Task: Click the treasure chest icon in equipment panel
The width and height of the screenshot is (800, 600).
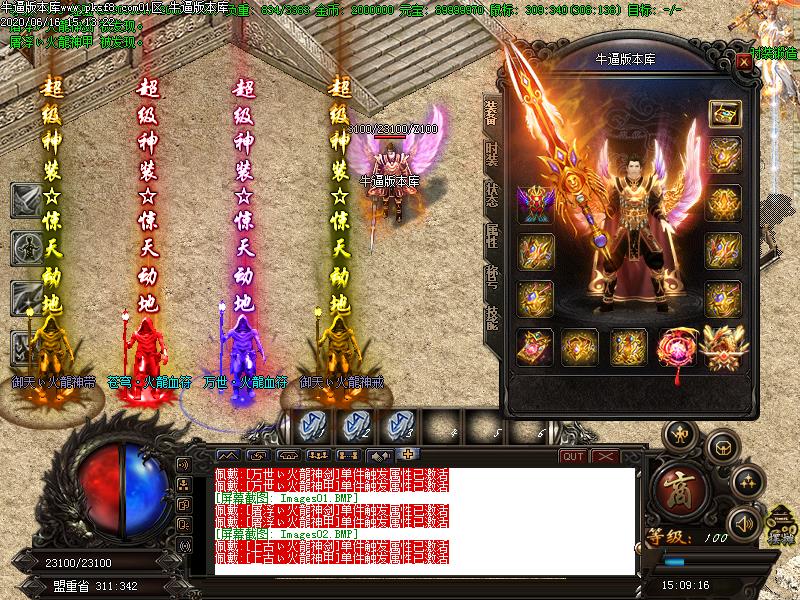Action: click(724, 113)
